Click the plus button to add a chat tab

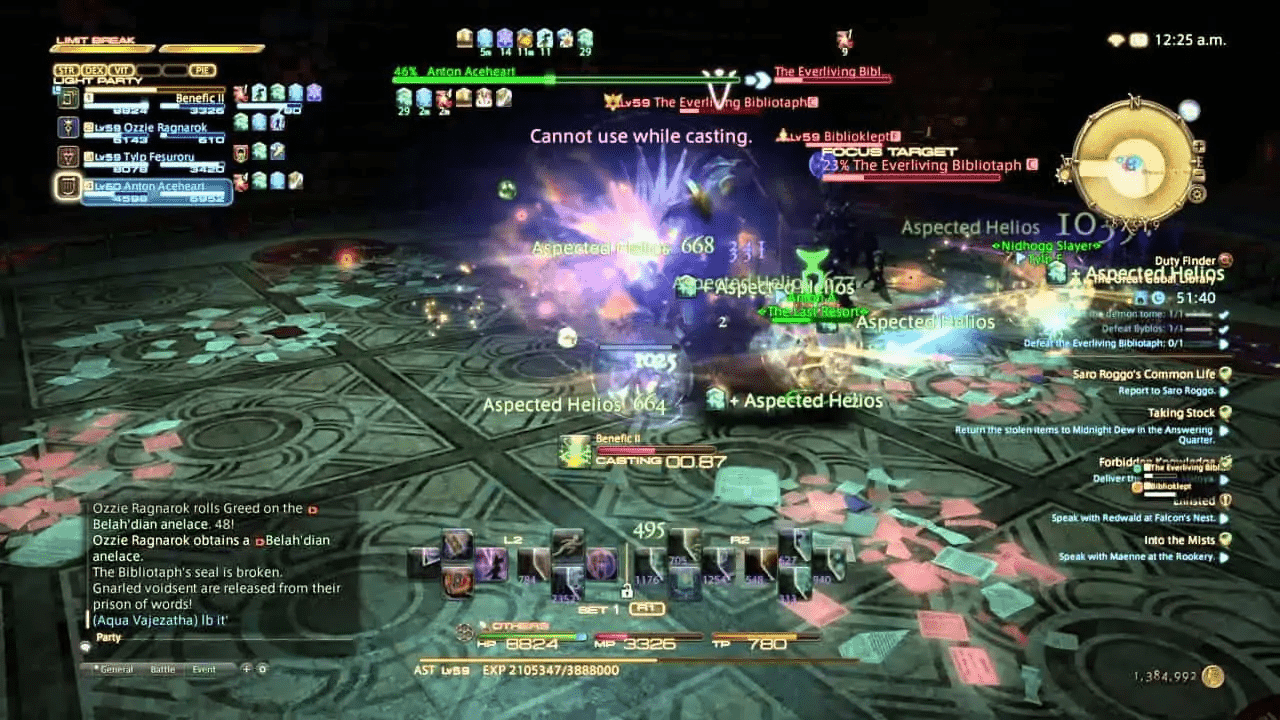[x=247, y=669]
